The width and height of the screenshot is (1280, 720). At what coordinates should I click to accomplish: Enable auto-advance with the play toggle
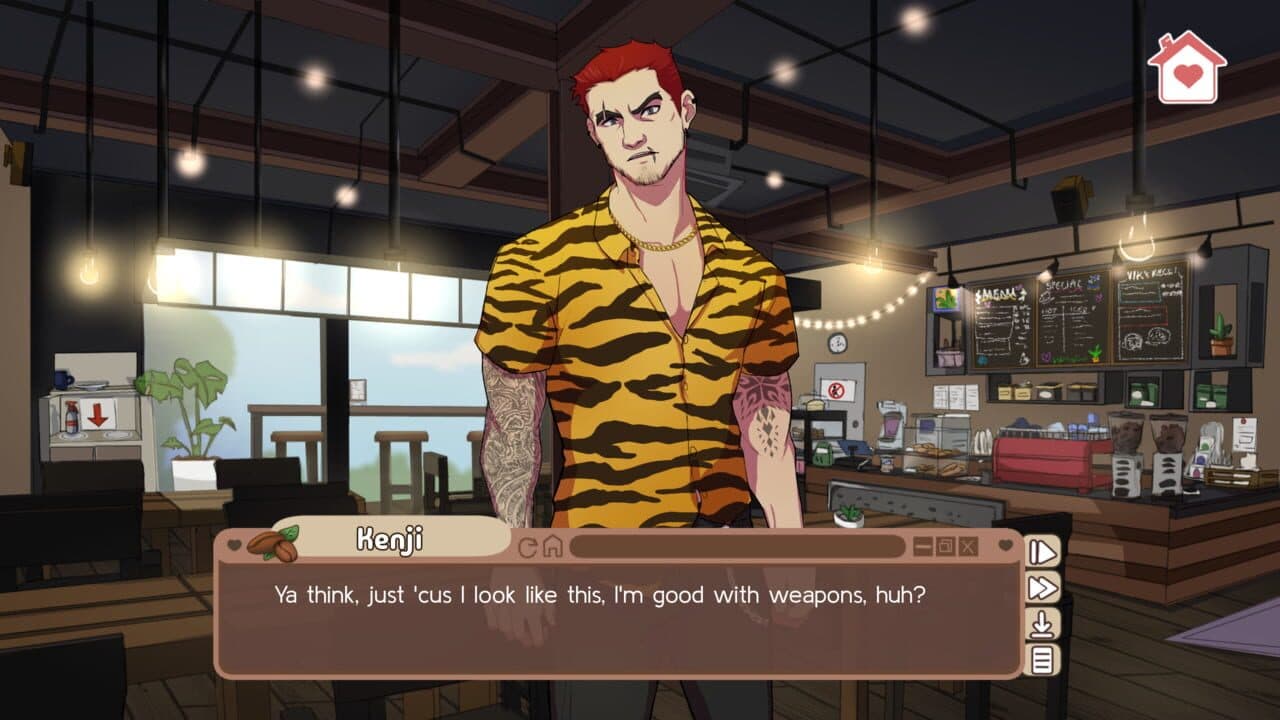click(x=1043, y=550)
